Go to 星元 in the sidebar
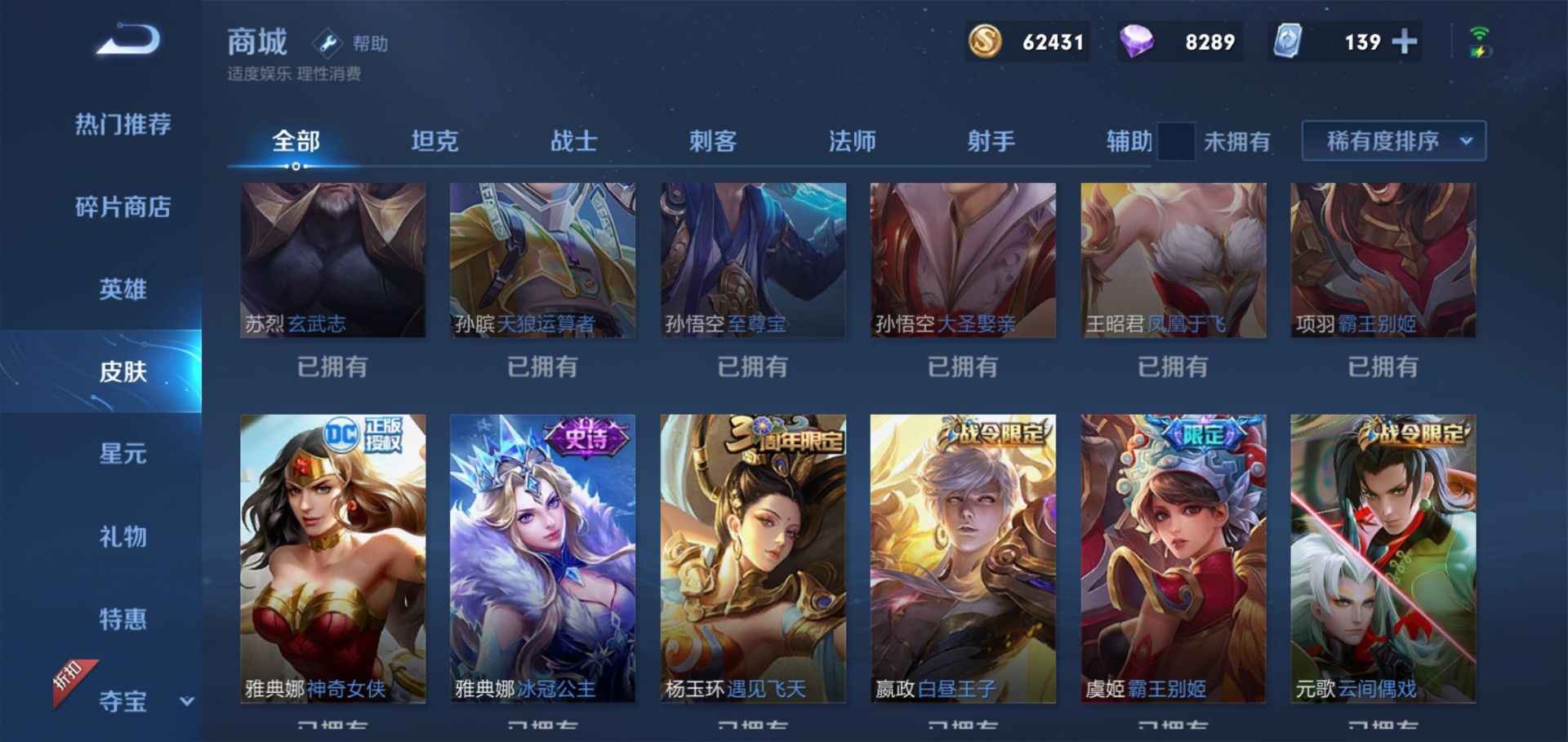 point(122,455)
